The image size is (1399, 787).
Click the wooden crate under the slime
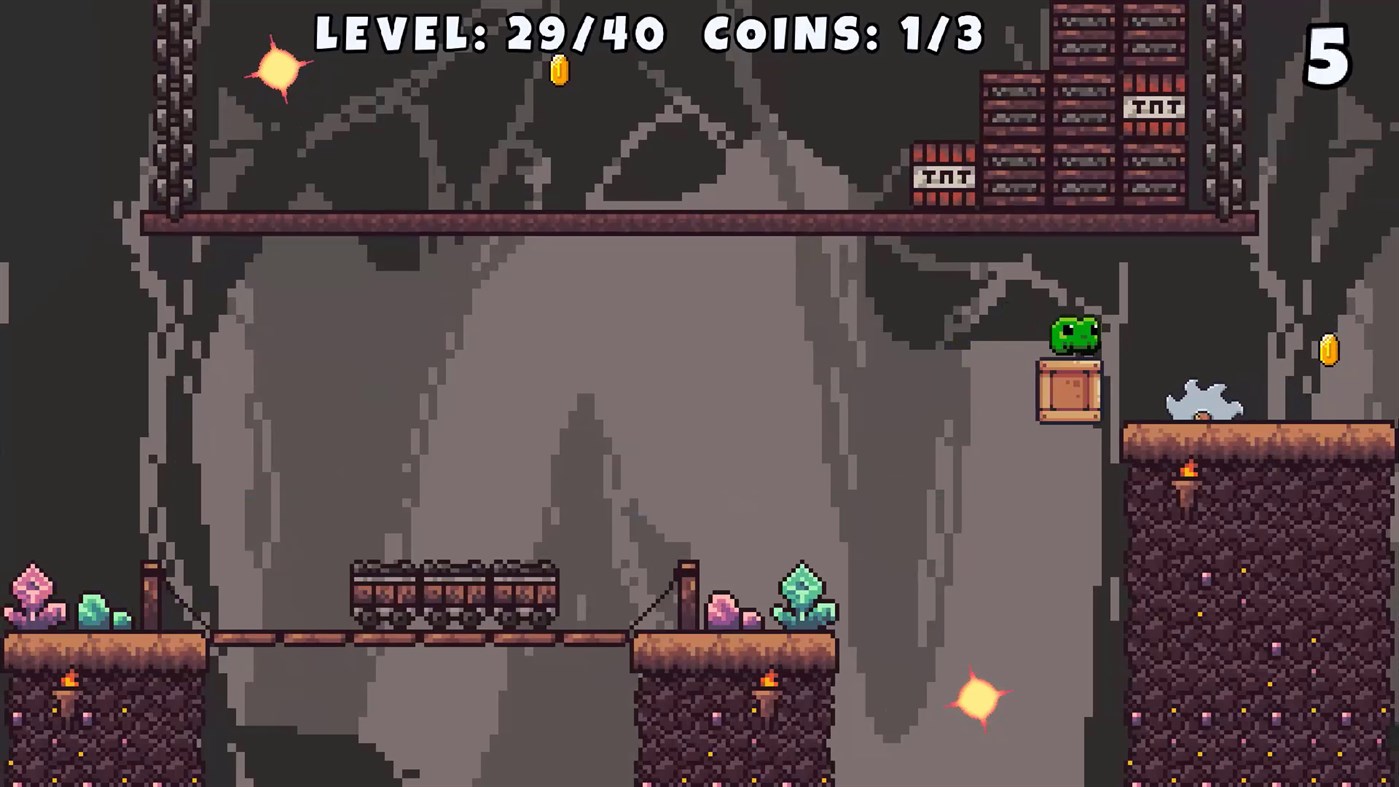(1069, 390)
